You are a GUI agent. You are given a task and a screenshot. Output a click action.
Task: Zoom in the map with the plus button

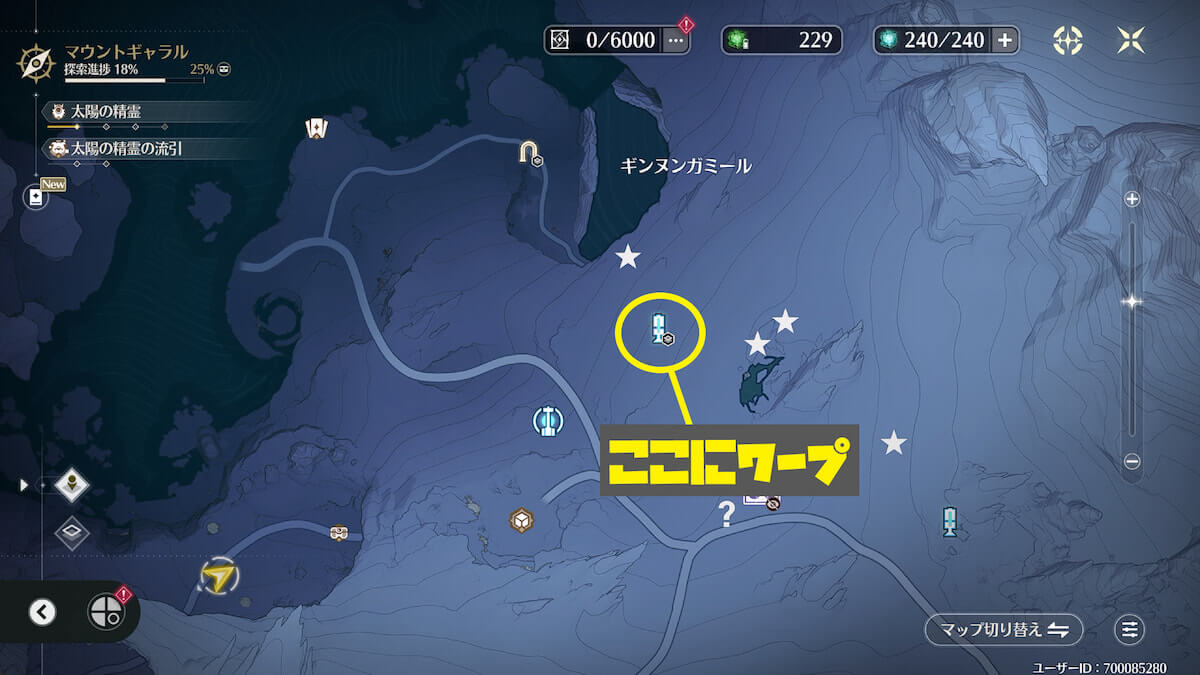[1132, 199]
